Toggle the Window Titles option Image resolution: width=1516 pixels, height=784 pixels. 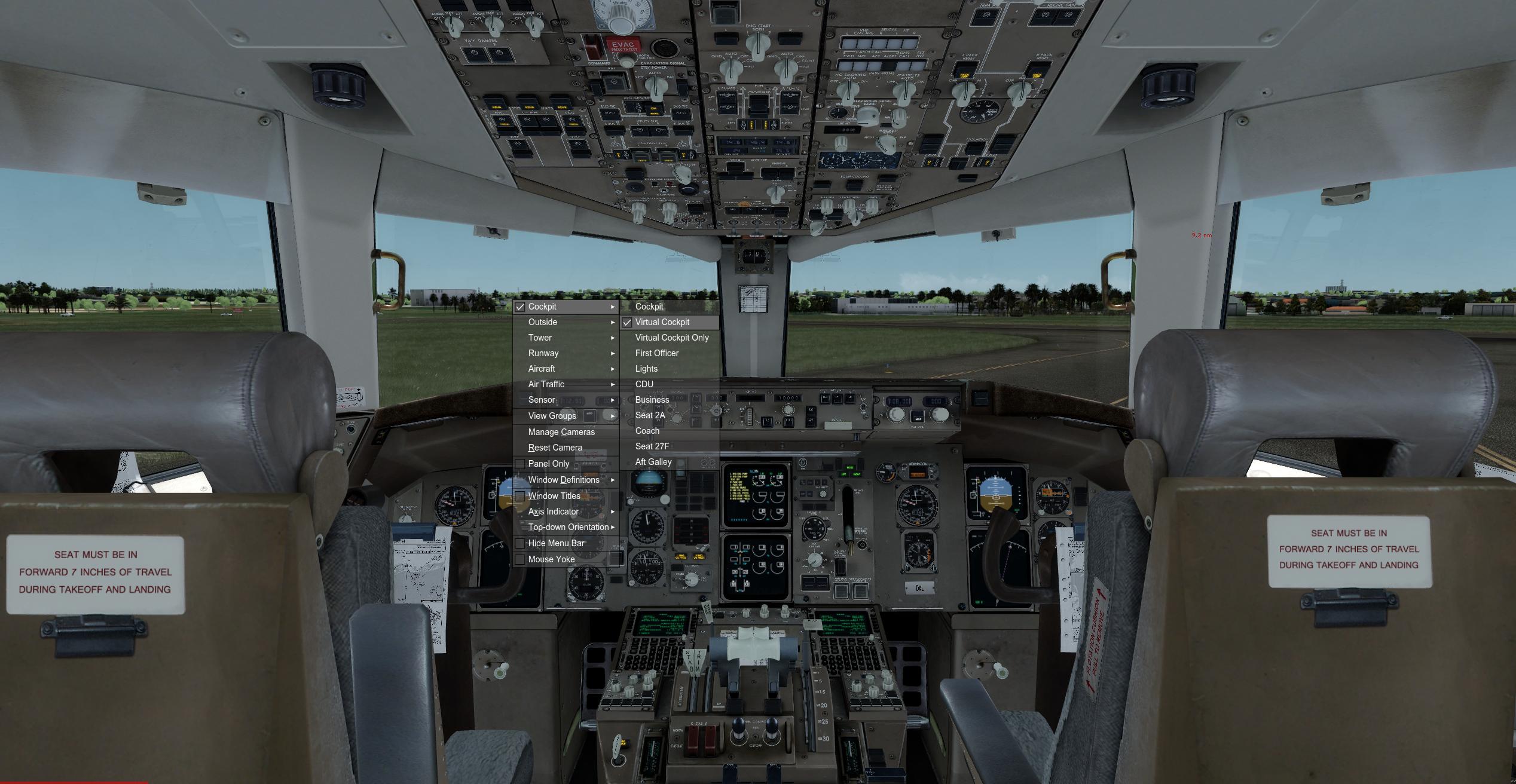pos(554,495)
